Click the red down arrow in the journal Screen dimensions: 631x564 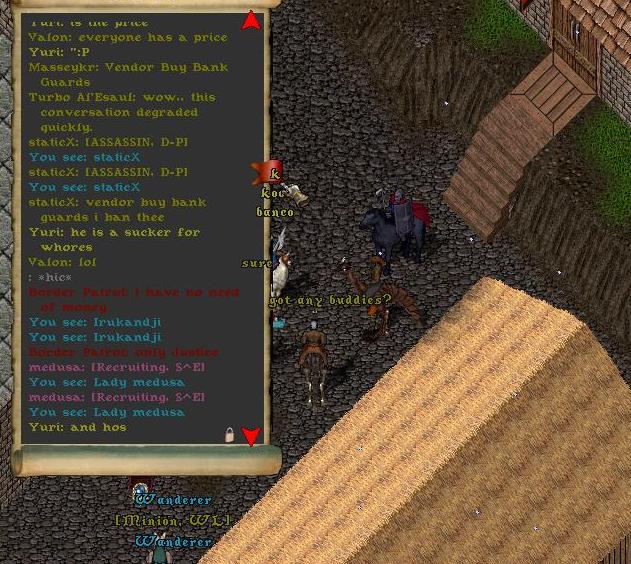[251, 436]
